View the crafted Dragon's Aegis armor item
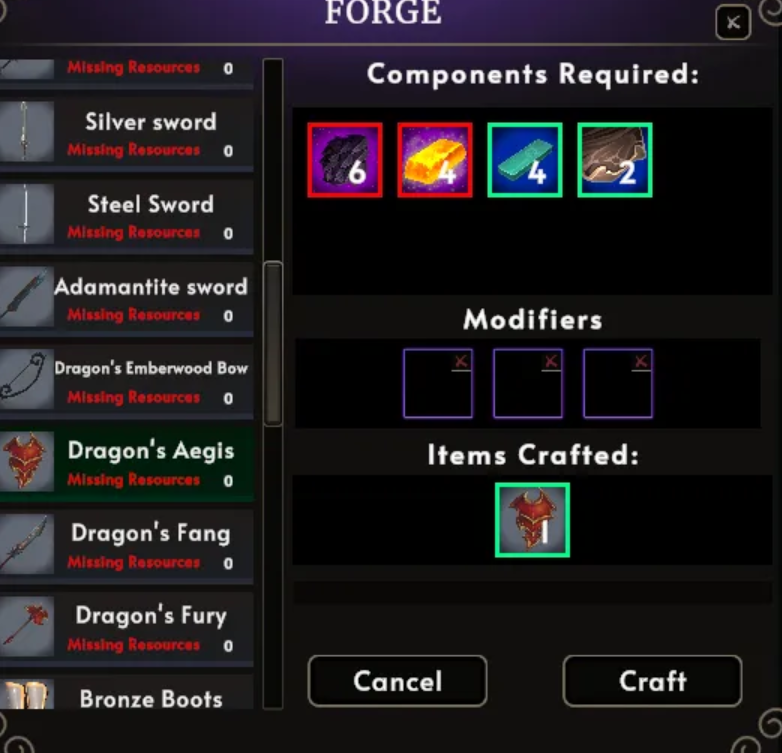The image size is (782, 753). (x=532, y=520)
